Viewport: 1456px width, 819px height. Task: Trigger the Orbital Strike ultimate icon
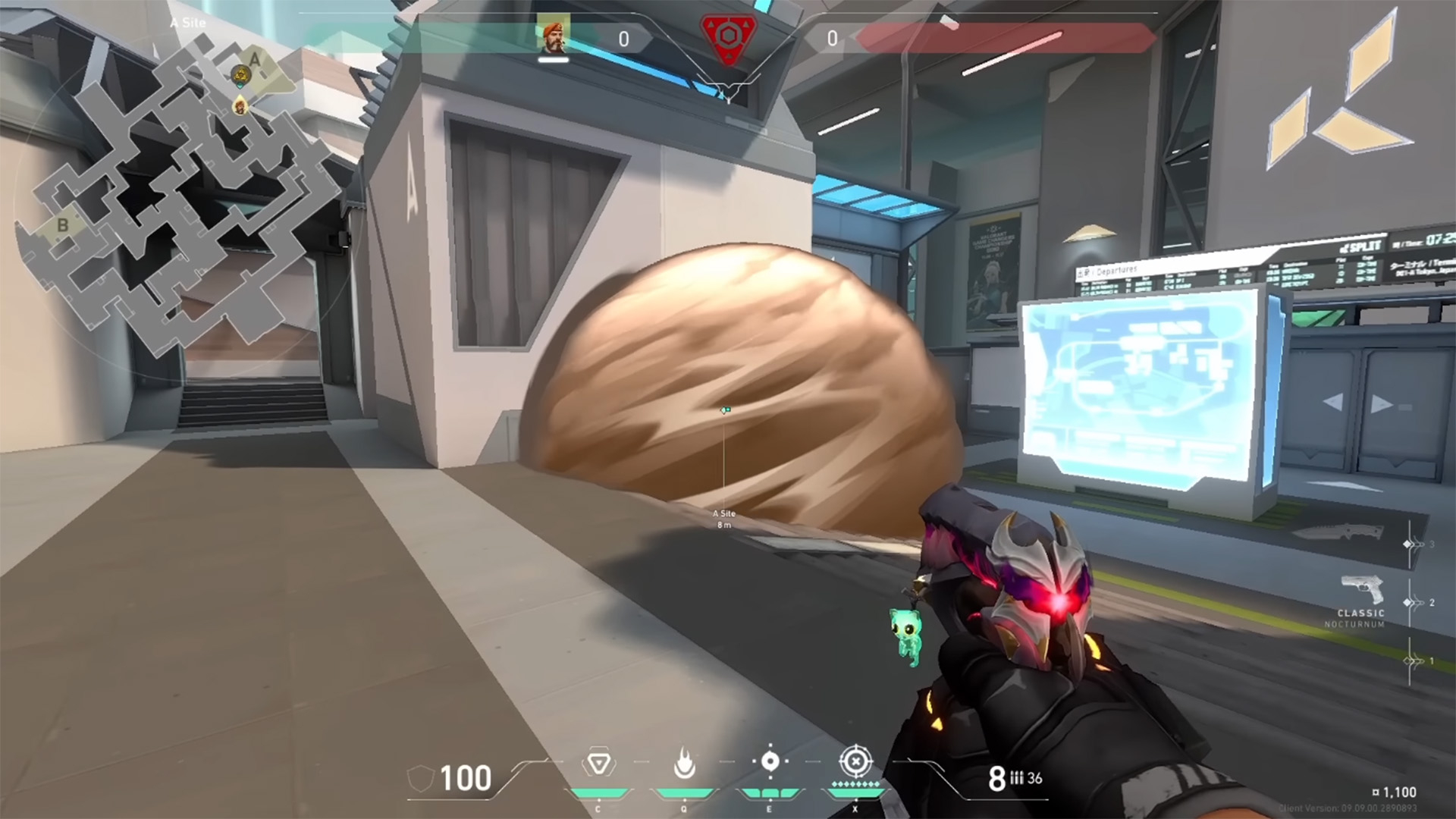pyautogui.click(x=855, y=761)
